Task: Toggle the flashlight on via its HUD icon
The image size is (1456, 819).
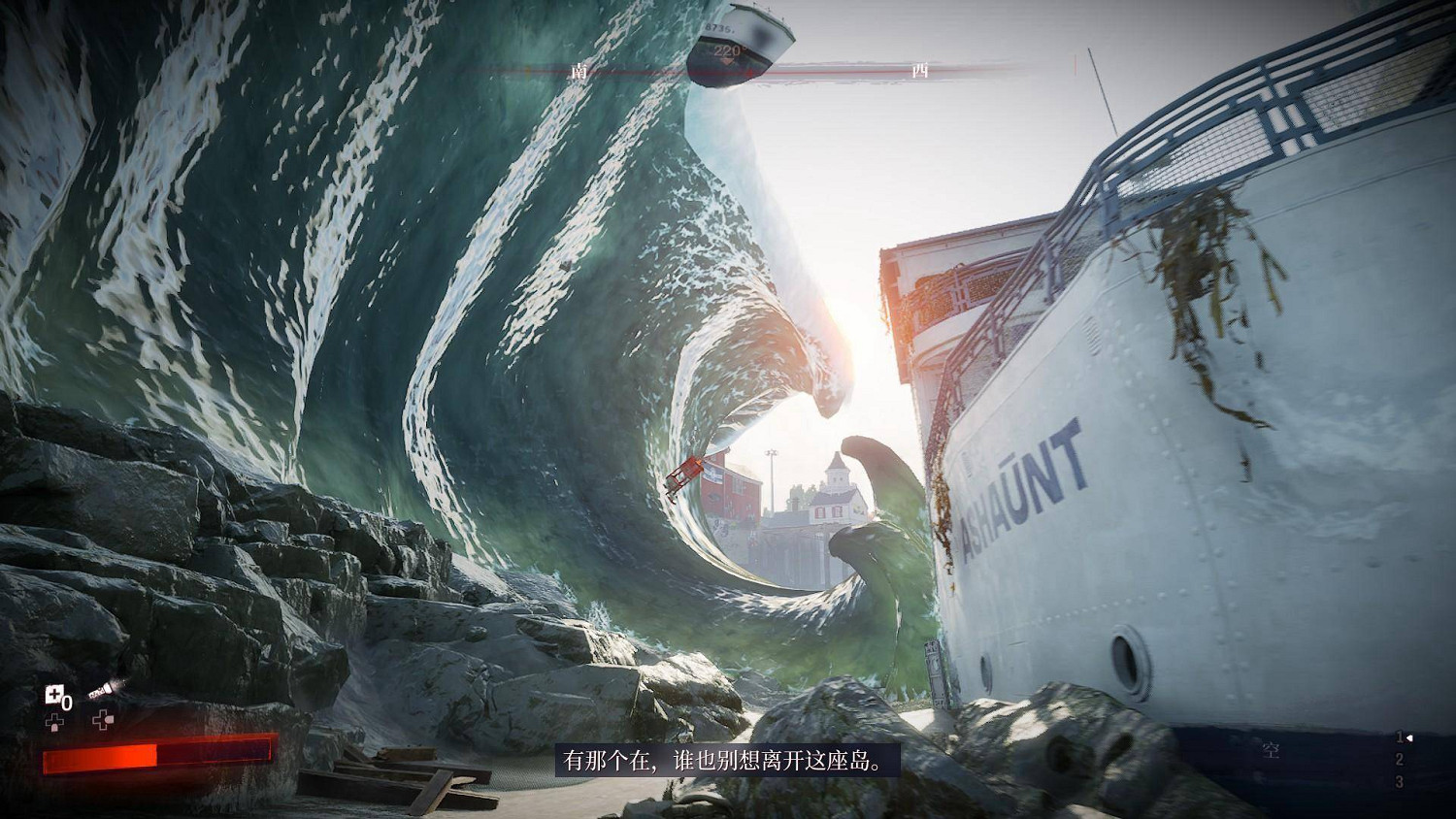Action: click(x=103, y=690)
